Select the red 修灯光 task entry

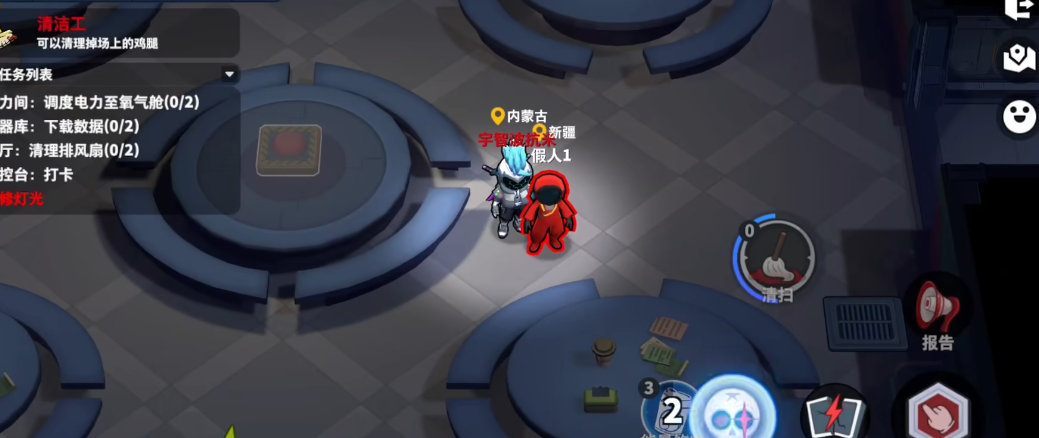pos(22,199)
